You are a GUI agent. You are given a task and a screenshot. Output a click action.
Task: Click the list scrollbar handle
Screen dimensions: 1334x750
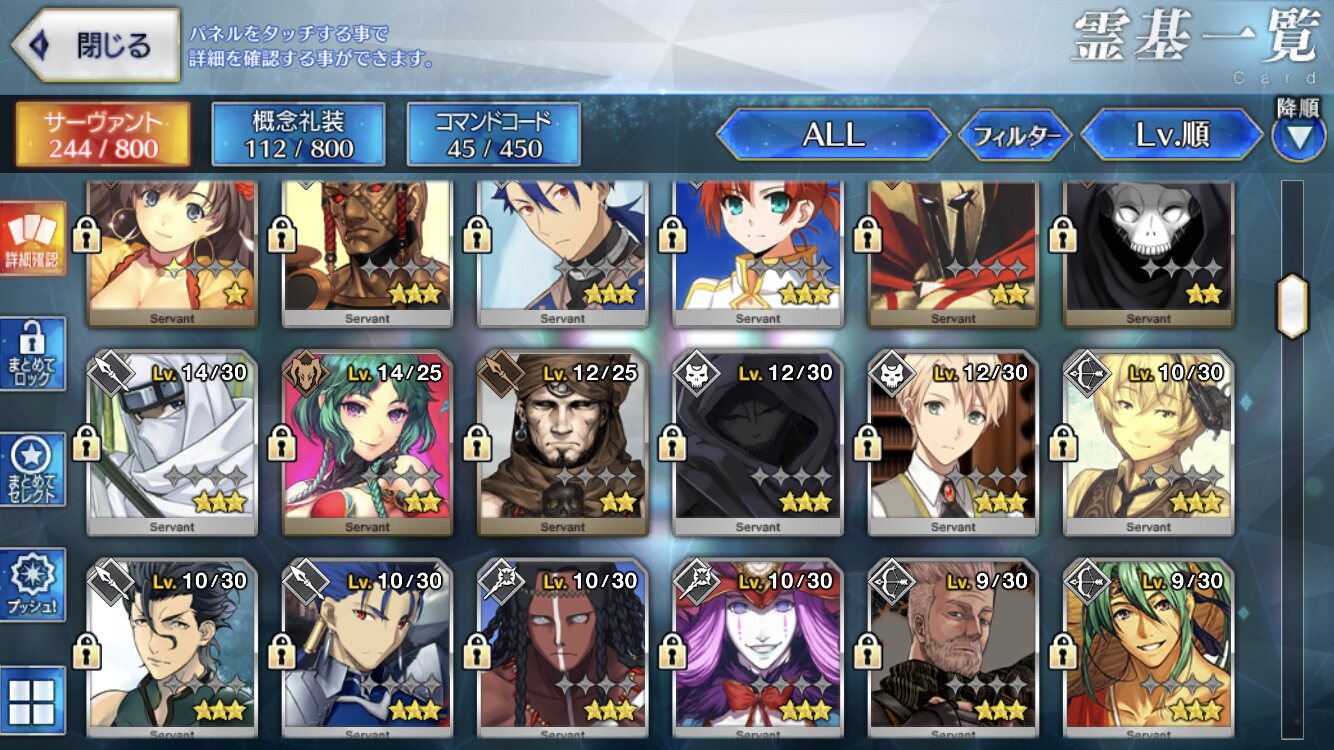(1292, 306)
